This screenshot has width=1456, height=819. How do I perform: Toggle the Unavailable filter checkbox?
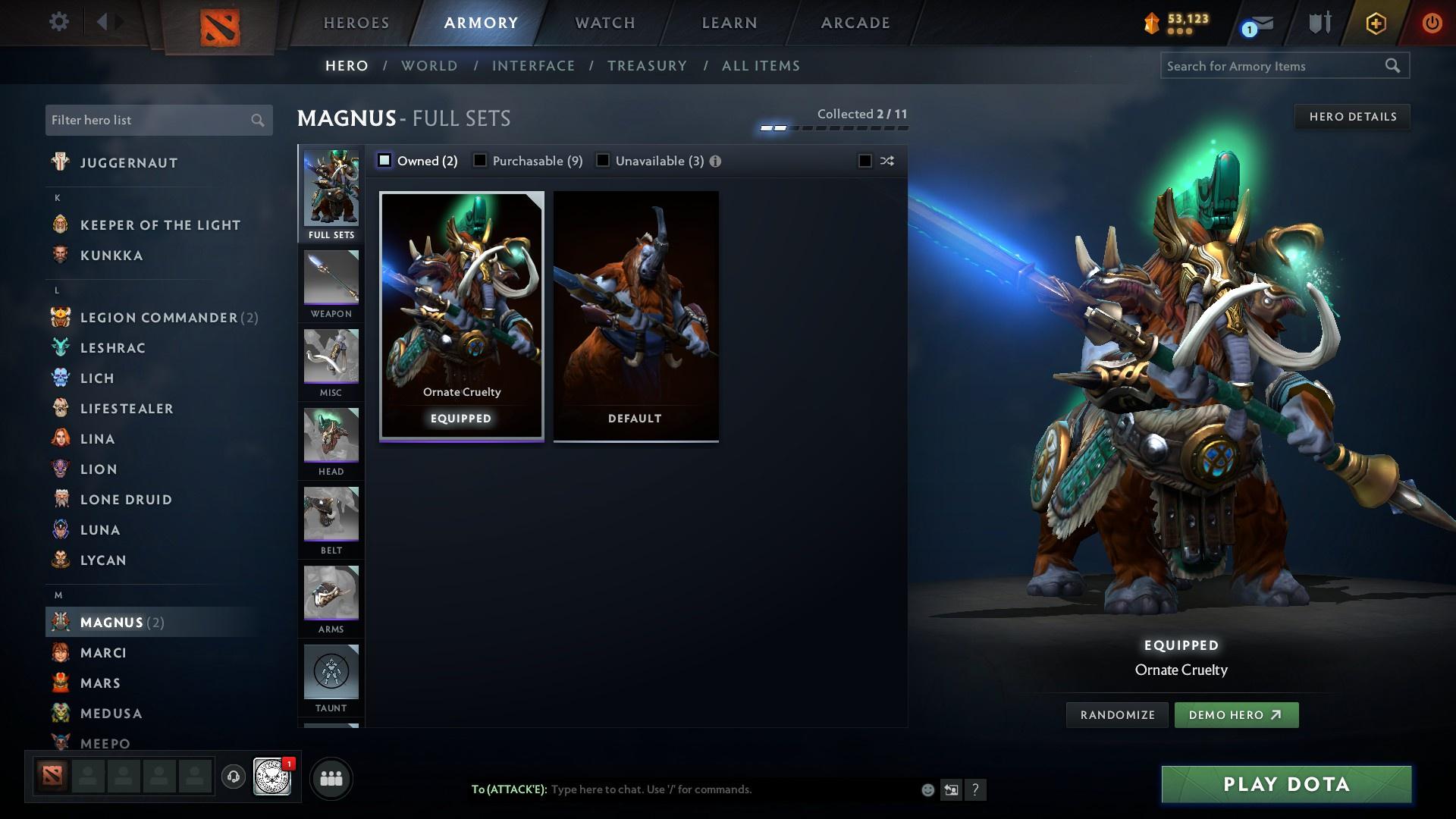coord(603,161)
